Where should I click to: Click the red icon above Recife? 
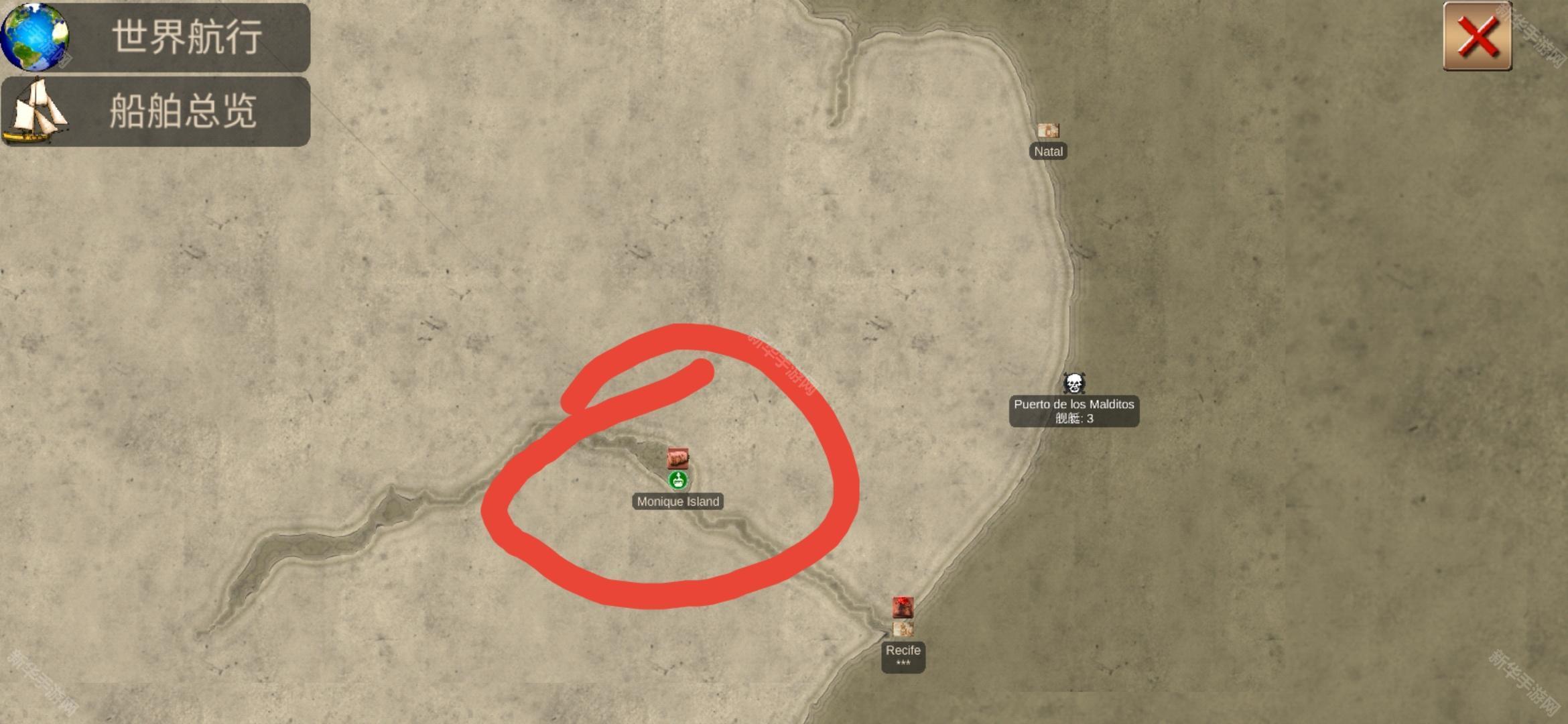tap(903, 607)
